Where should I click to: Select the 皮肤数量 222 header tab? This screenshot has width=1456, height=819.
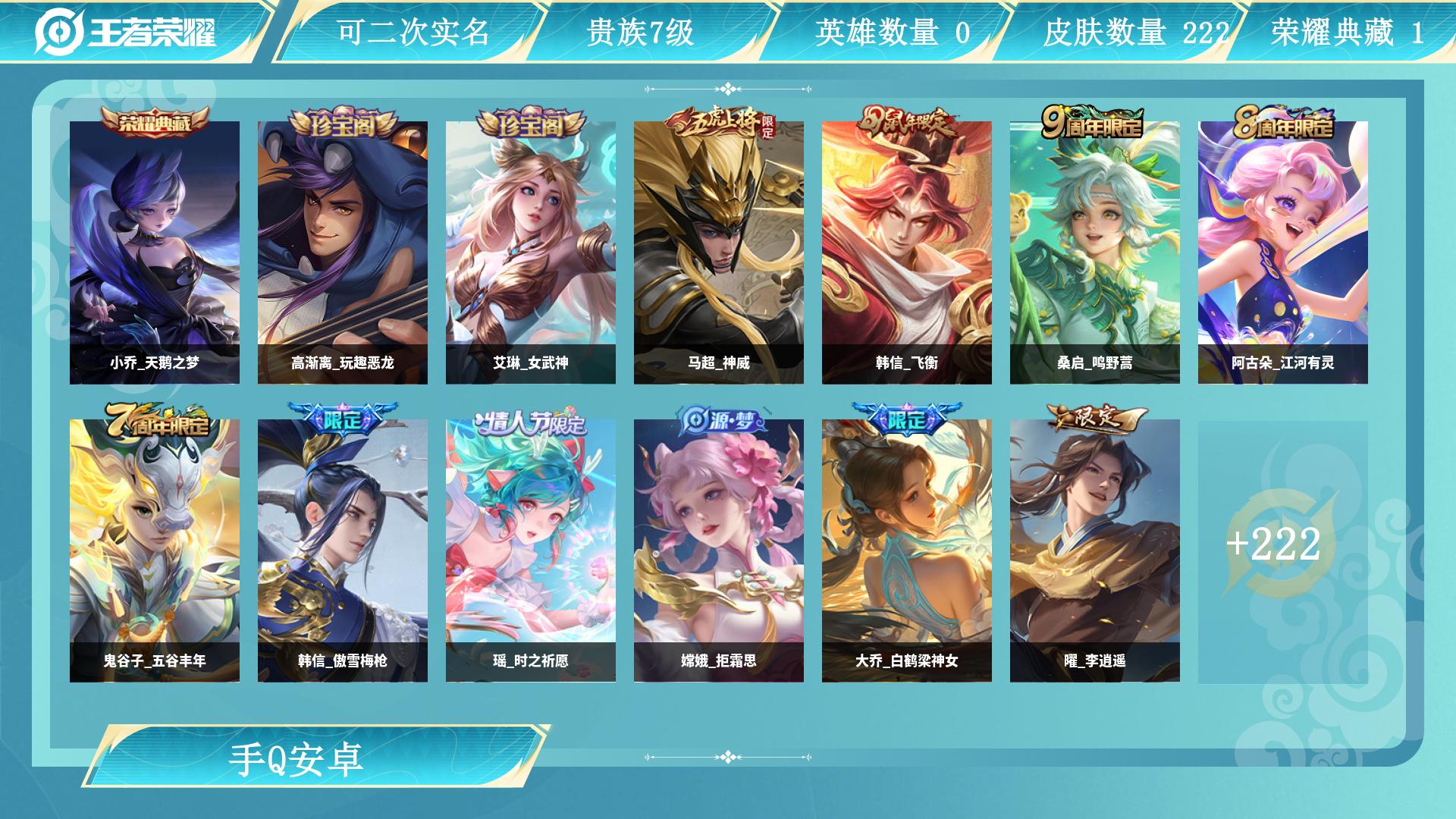1134,32
